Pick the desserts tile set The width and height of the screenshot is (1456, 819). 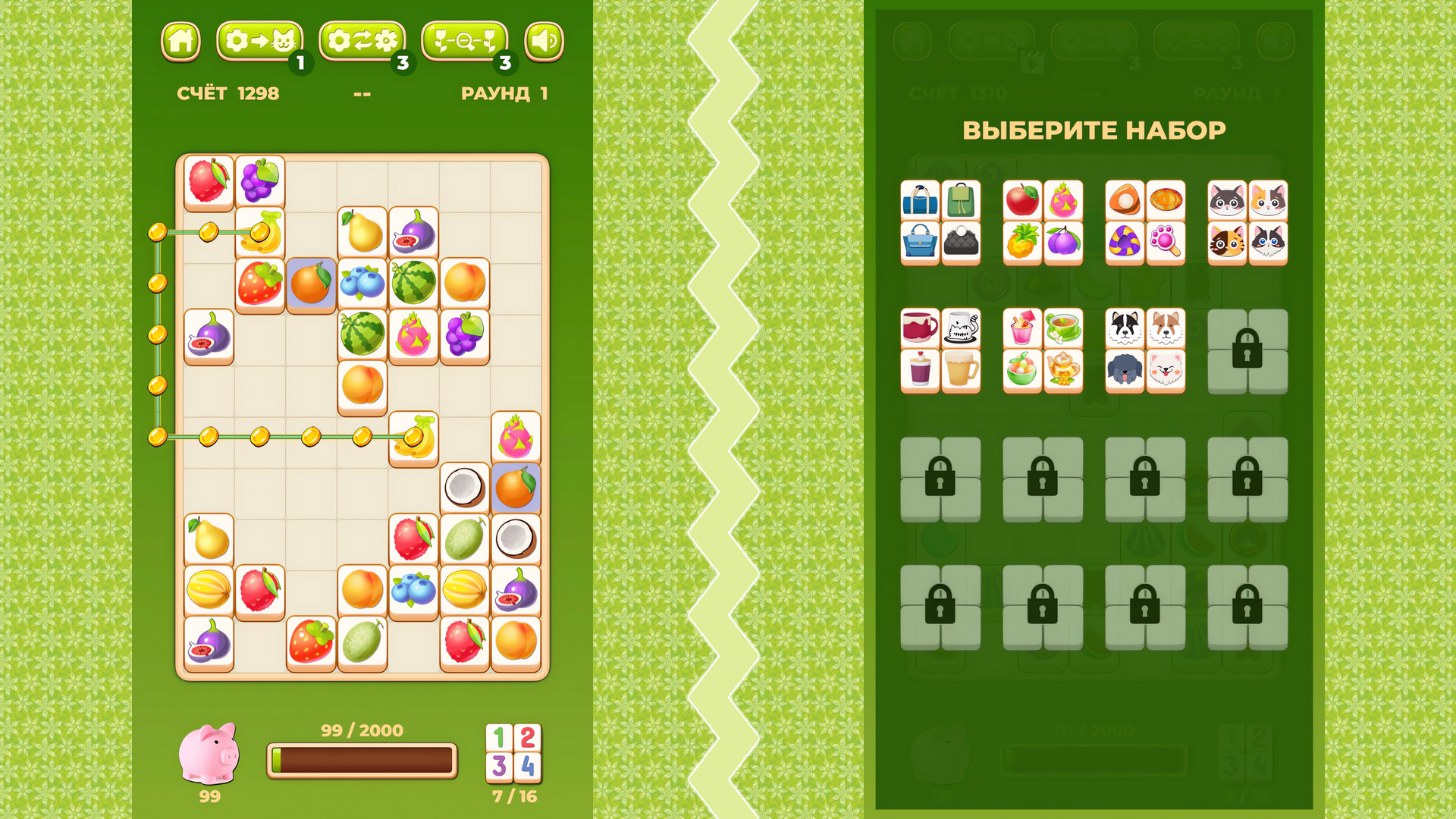(x=1147, y=220)
